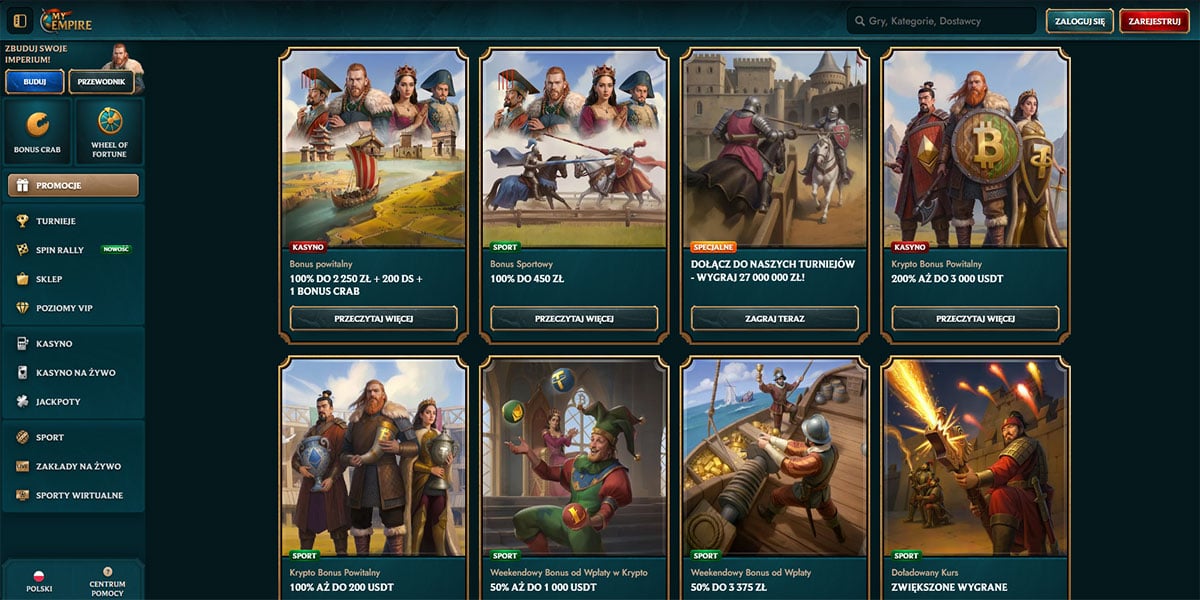The height and width of the screenshot is (600, 1200).
Task: Show the Poziomy VIP page
Action: pos(64,308)
